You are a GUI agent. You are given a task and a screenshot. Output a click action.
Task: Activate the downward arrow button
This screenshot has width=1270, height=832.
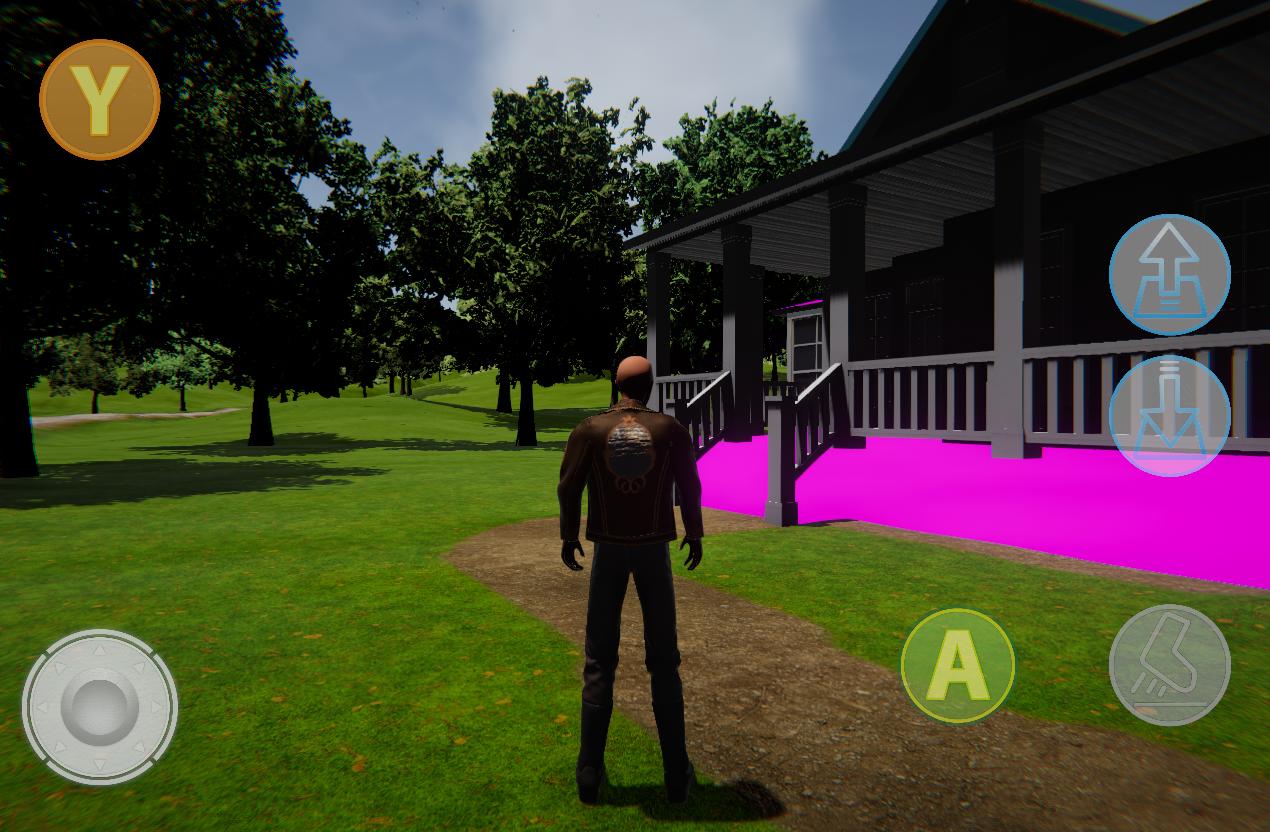tap(1169, 415)
